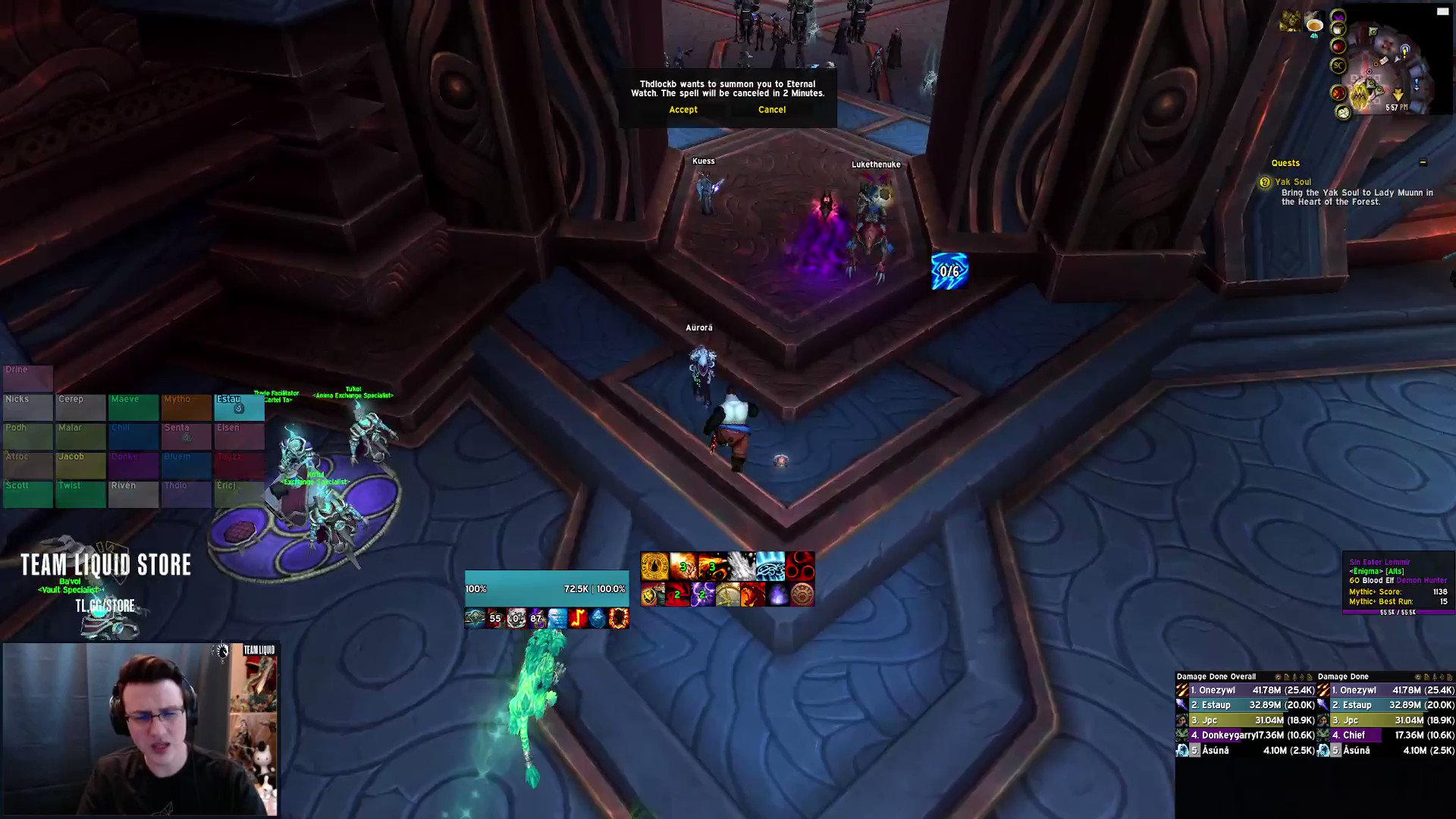Activate the blue chains ability on the action bar

(x=770, y=566)
